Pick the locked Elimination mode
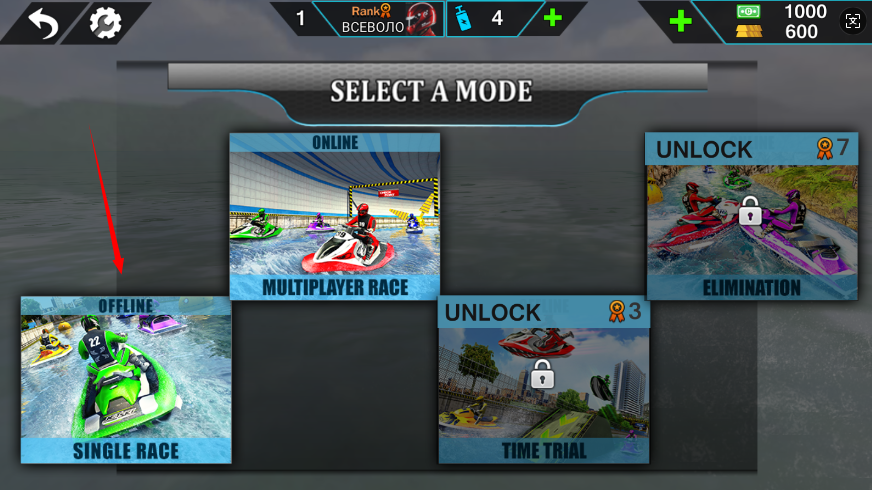Image resolution: width=872 pixels, height=490 pixels. 751,216
